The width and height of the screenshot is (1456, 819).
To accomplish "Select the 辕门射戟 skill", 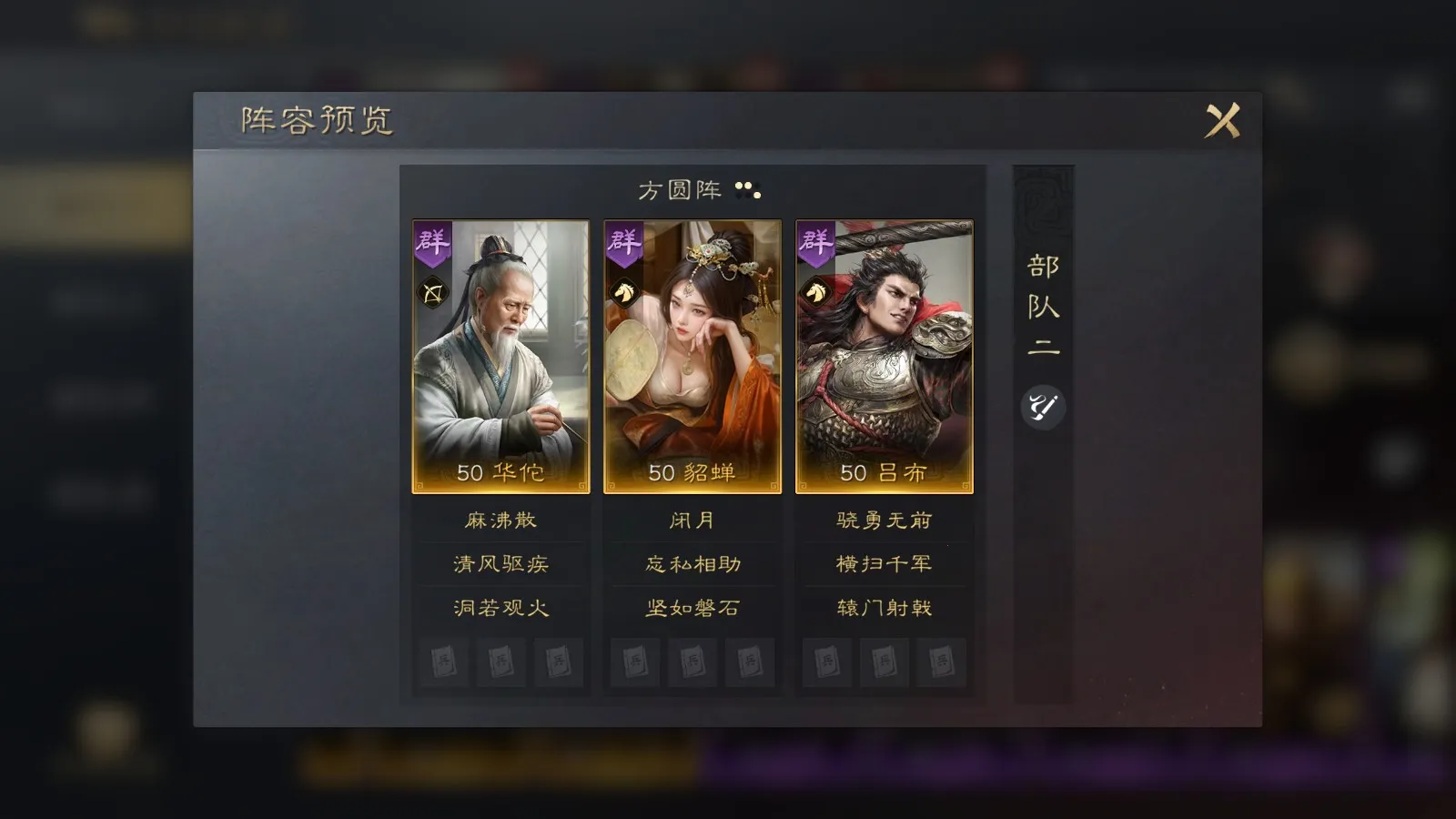I will point(884,609).
